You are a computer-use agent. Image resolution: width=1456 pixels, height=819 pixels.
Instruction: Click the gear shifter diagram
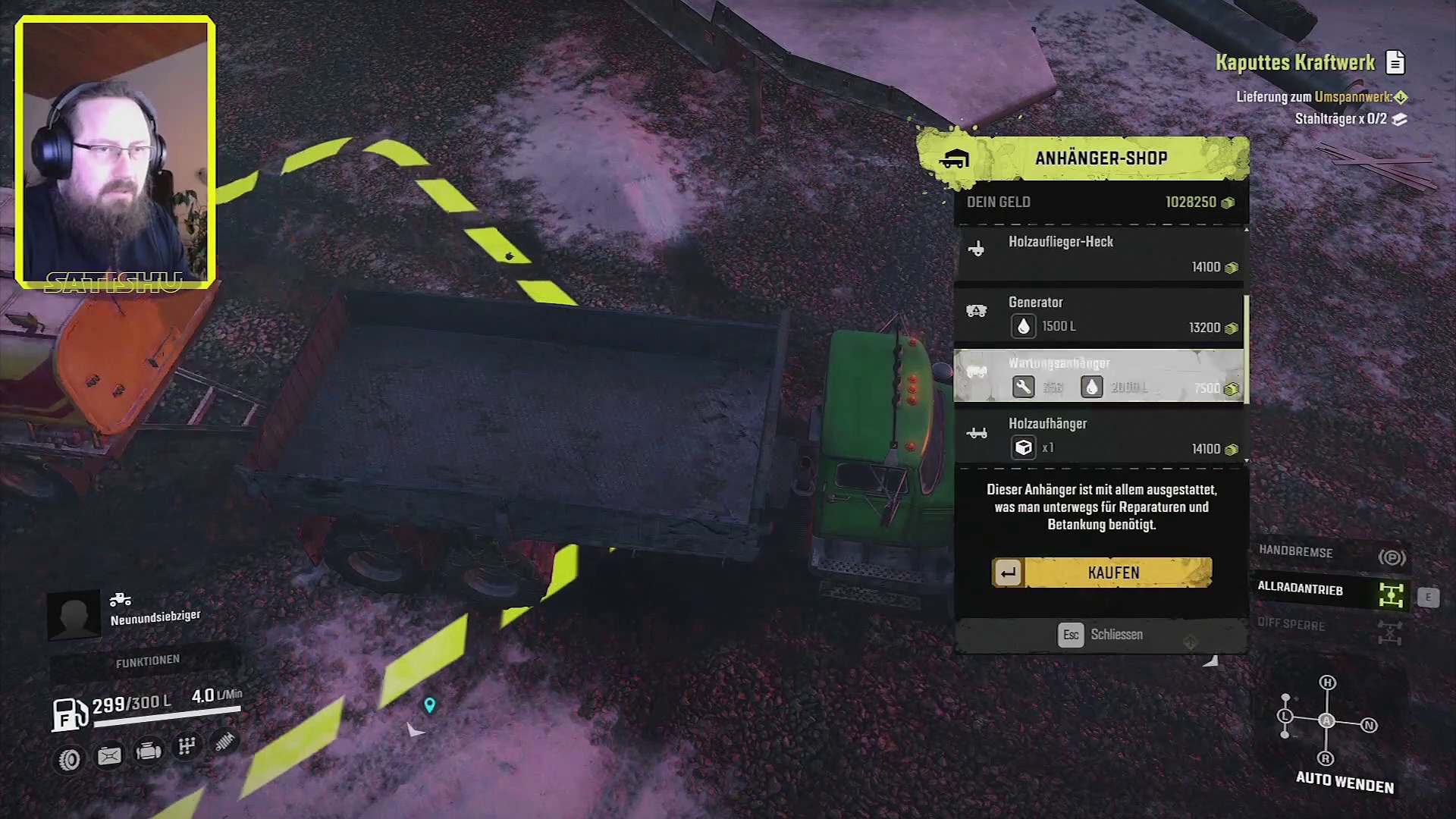point(1326,720)
